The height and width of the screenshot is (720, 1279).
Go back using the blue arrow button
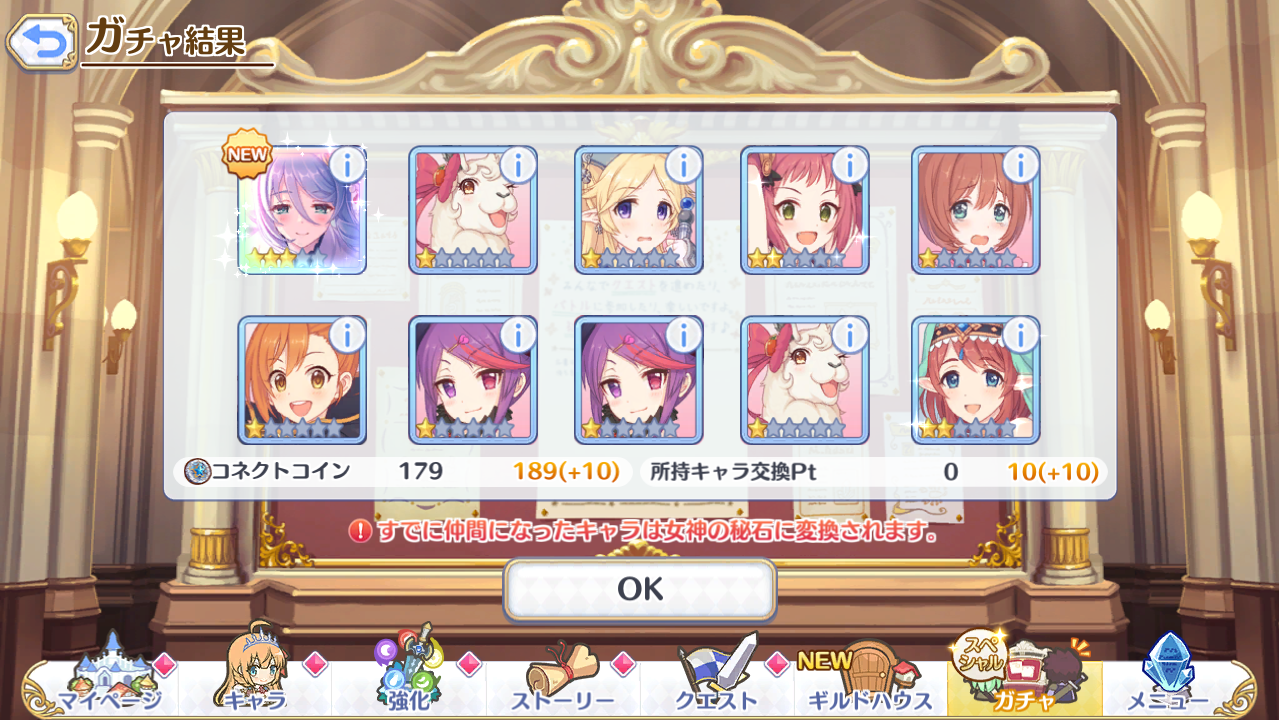pos(42,42)
